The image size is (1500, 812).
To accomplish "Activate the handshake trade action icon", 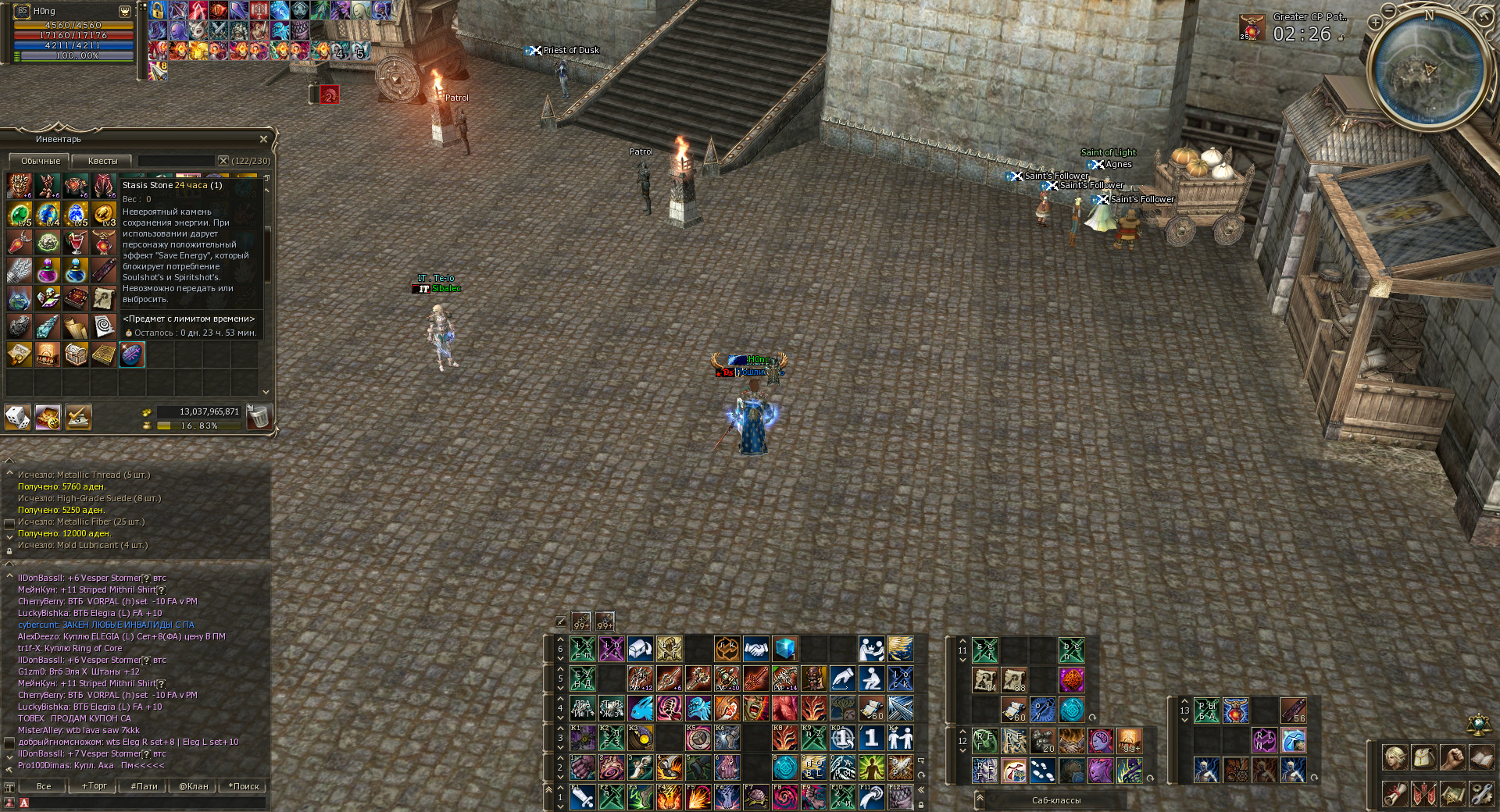I will coord(755,649).
